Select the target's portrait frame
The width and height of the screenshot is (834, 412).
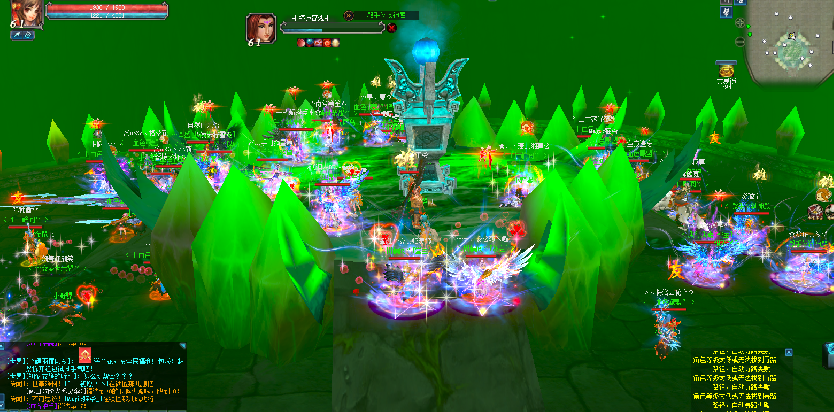(x=261, y=28)
